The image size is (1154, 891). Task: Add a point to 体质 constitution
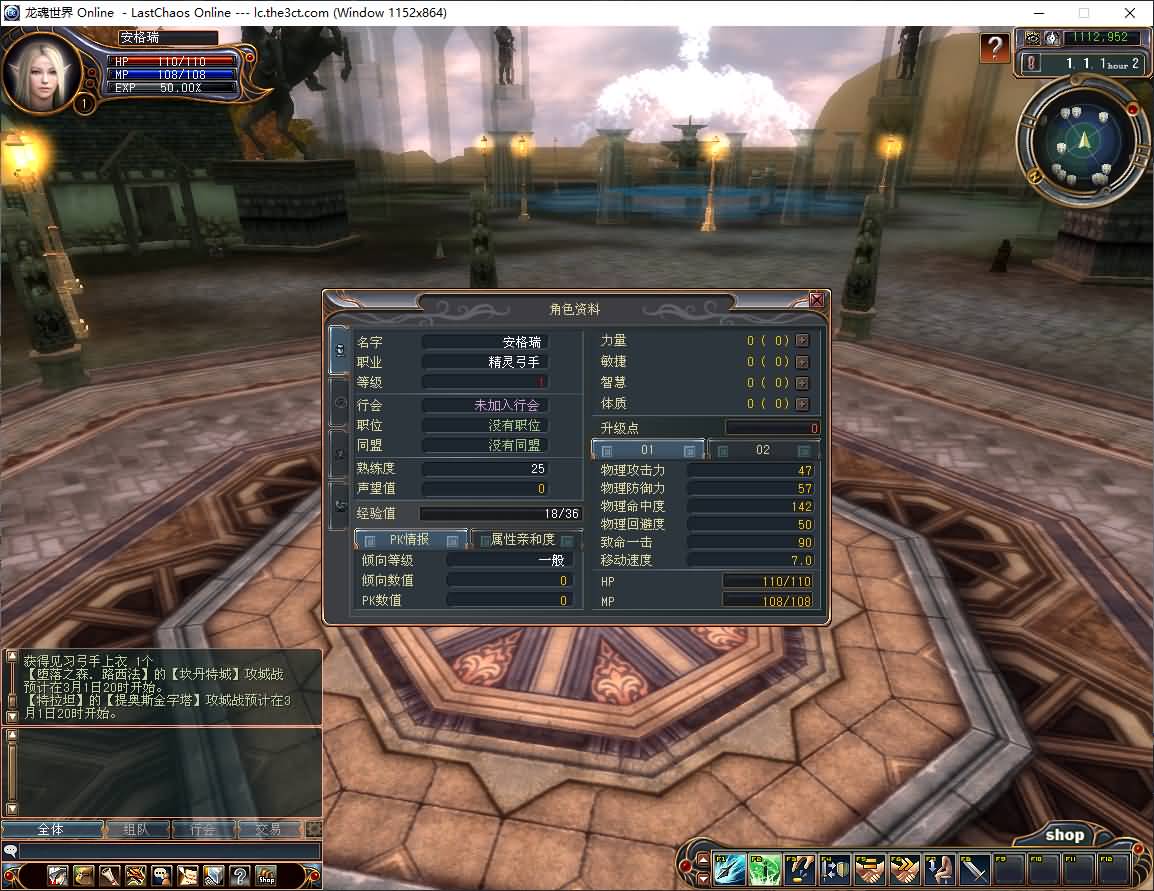[x=802, y=404]
